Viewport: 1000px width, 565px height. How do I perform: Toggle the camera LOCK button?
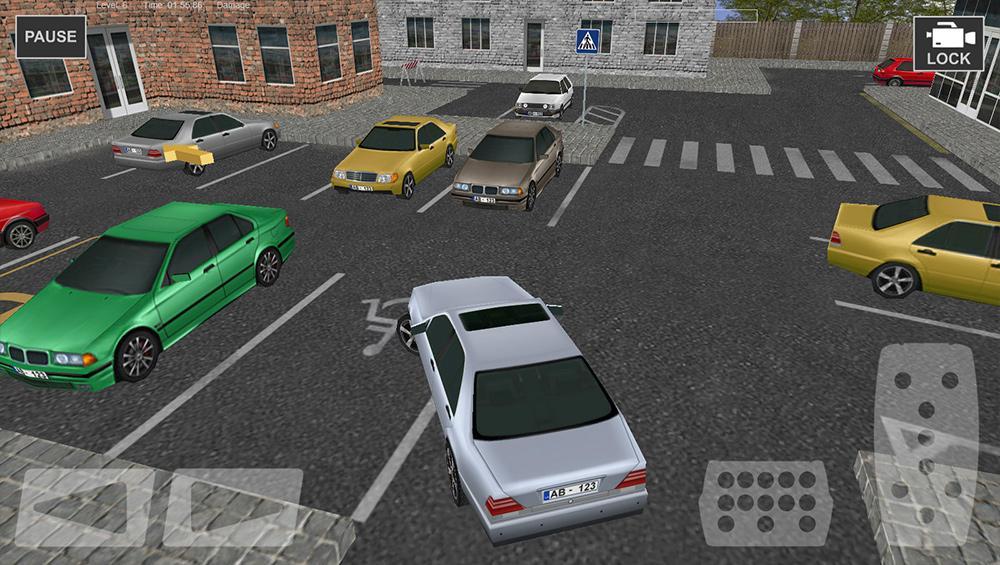click(948, 44)
